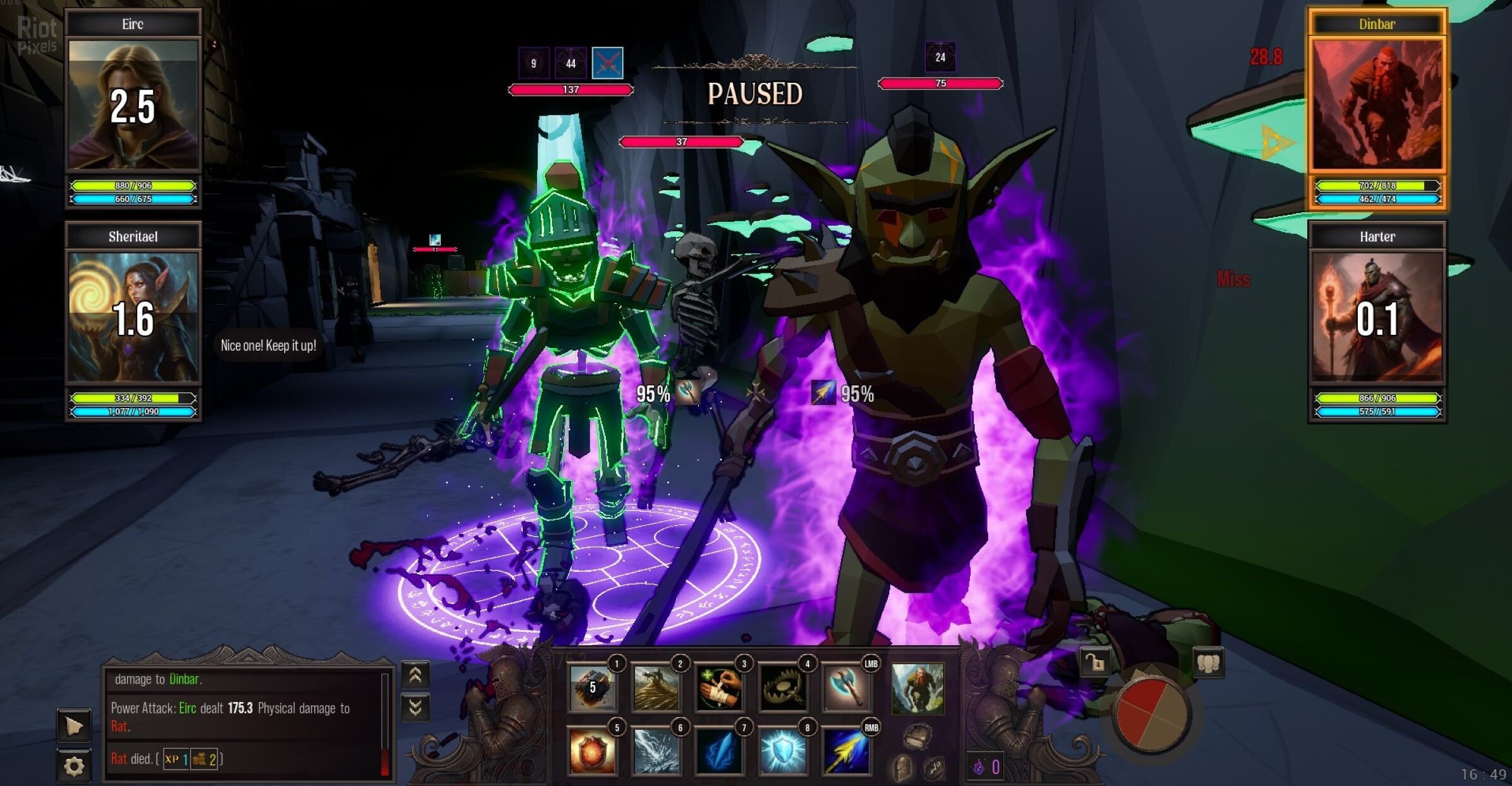Activate the fire shield ability in slot 5
This screenshot has width=1512, height=786.
click(x=592, y=752)
